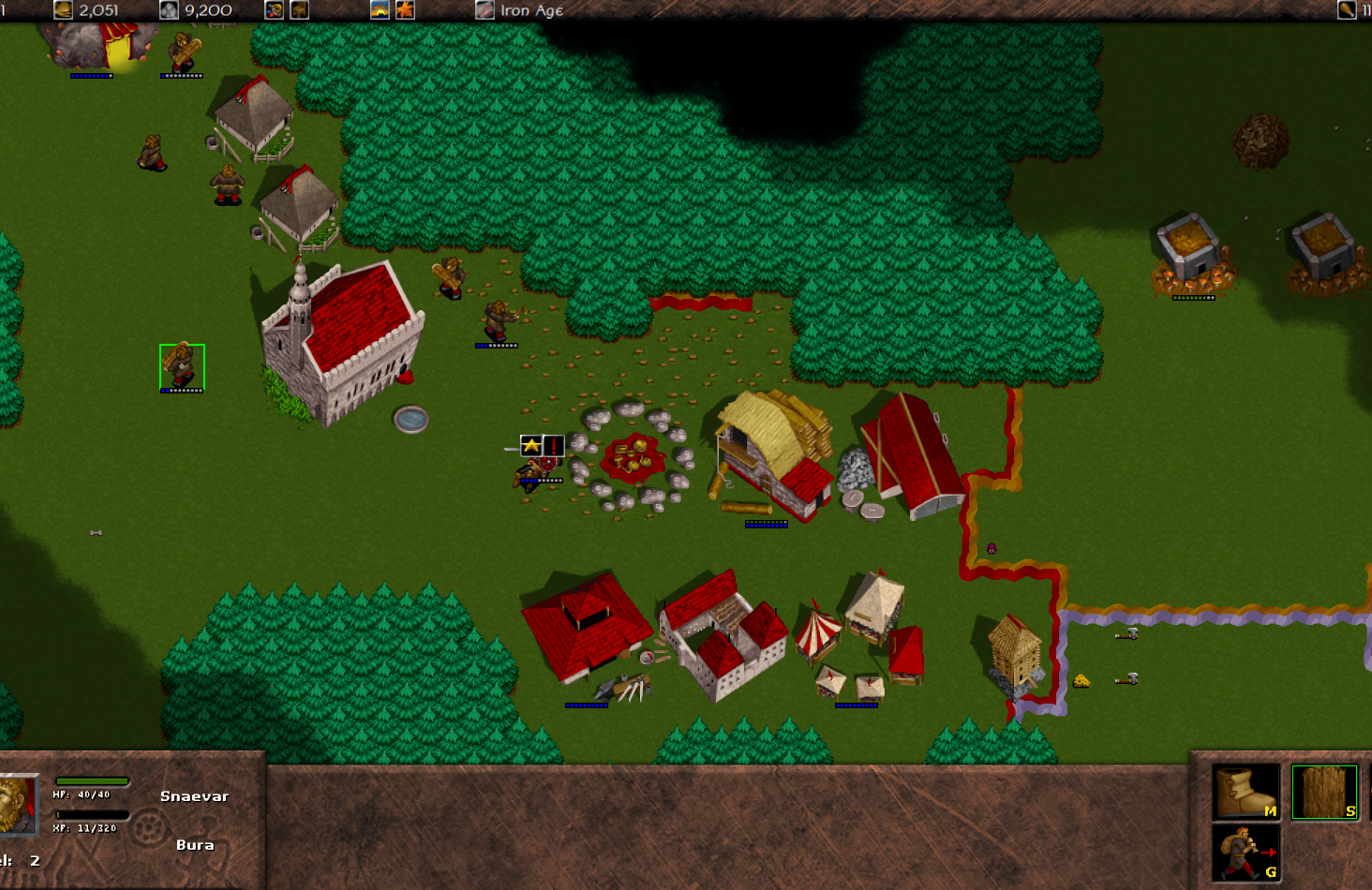Click the Stand Ground log icon labeled S
The width and height of the screenshot is (1372, 890).
1324,792
